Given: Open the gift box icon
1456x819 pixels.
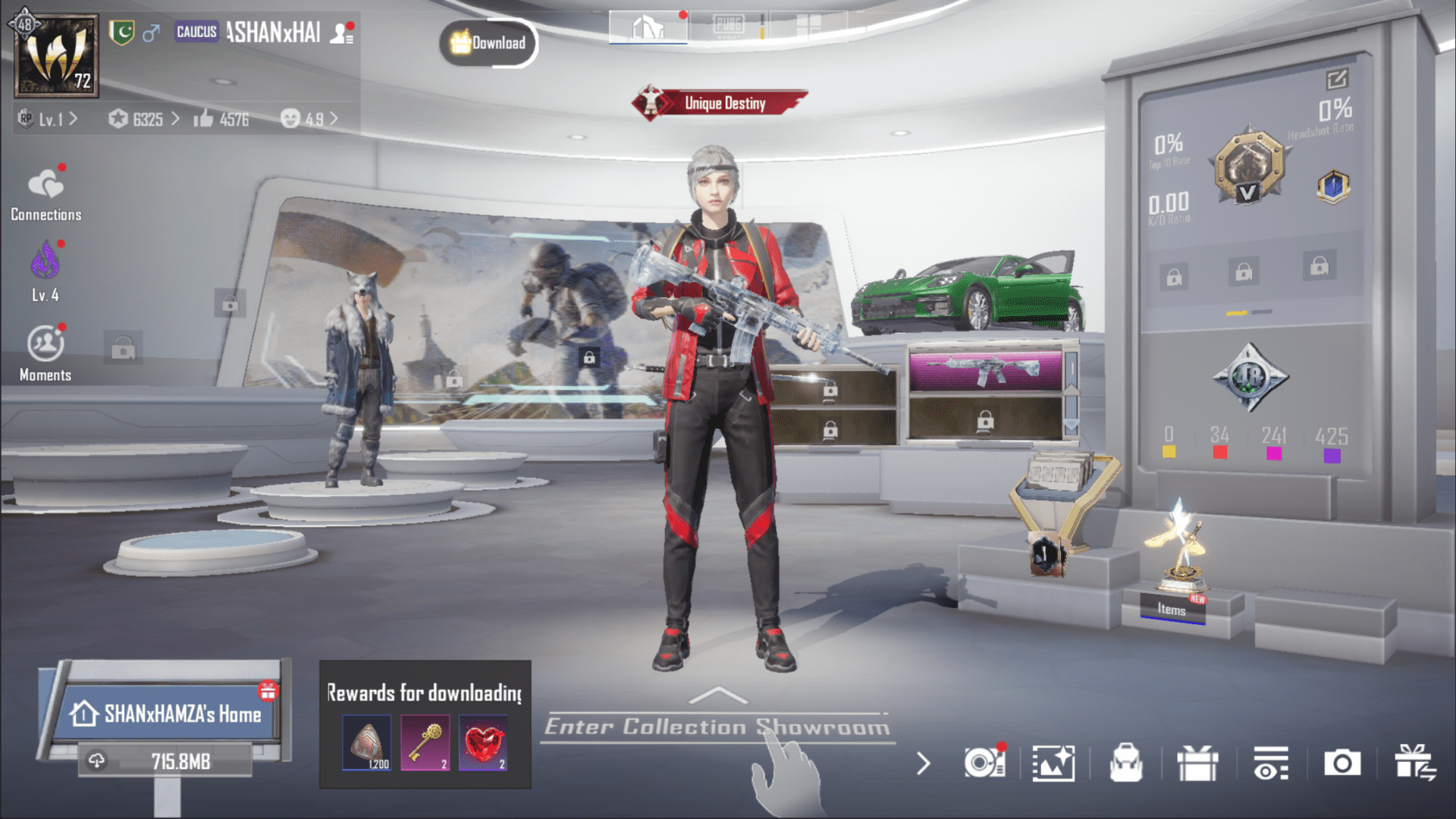Looking at the screenshot, I should click(x=1197, y=764).
